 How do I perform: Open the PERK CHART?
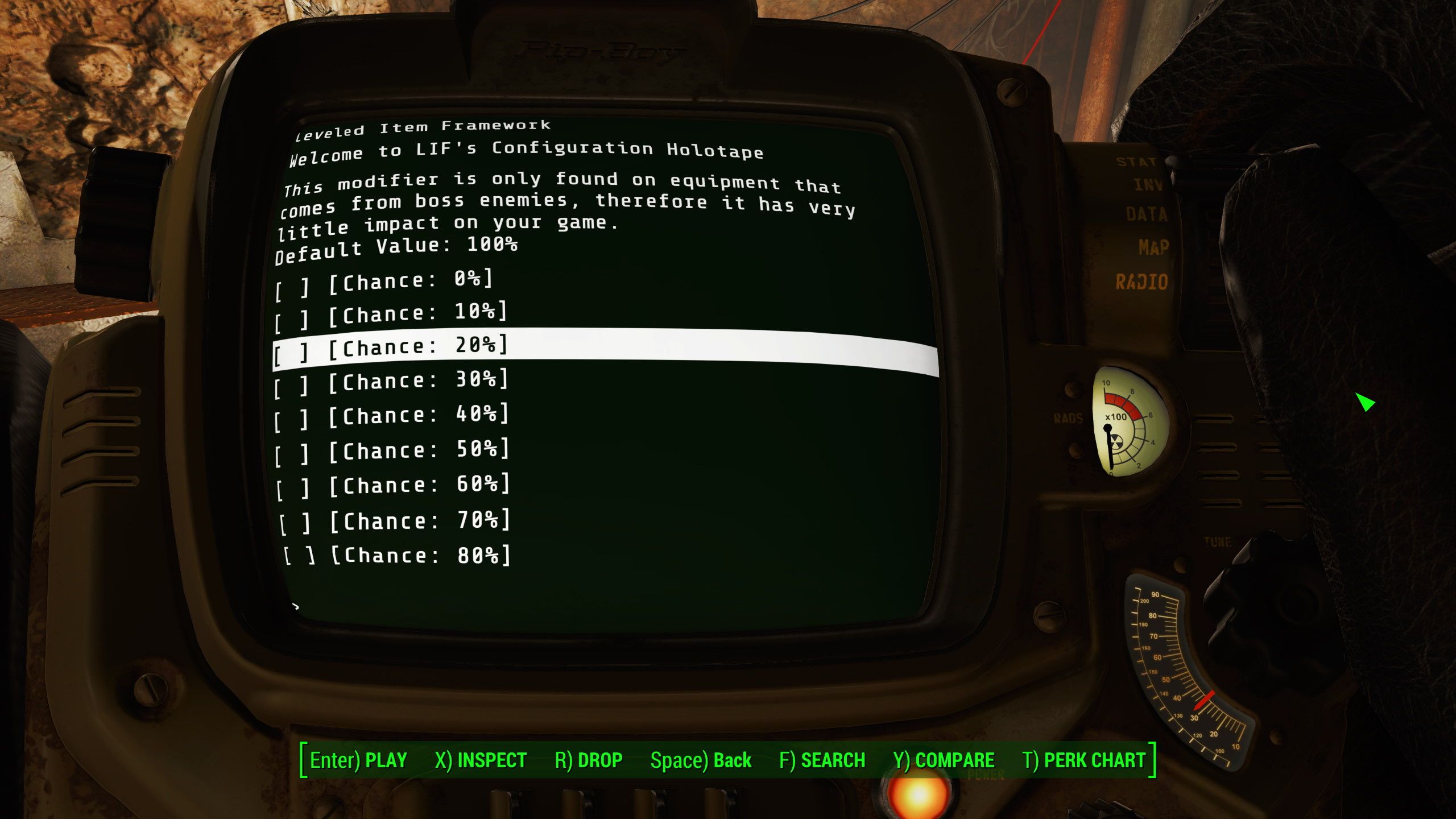point(1089,760)
